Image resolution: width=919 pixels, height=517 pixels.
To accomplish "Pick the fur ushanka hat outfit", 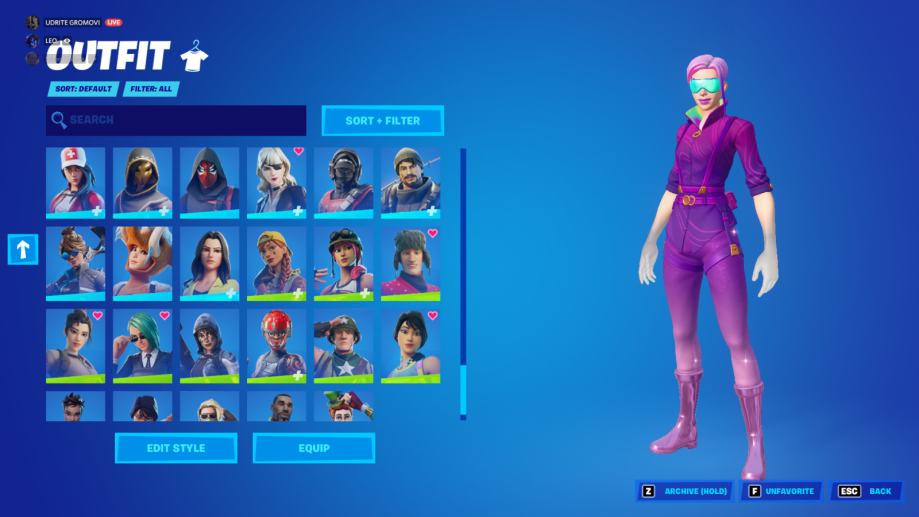I will [410, 263].
